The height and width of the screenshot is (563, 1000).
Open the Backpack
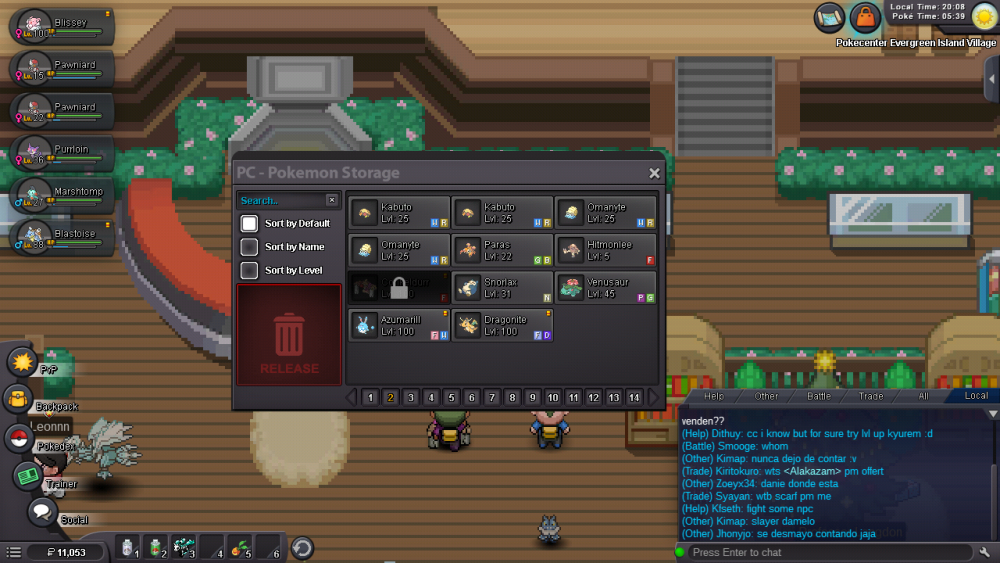coord(20,400)
